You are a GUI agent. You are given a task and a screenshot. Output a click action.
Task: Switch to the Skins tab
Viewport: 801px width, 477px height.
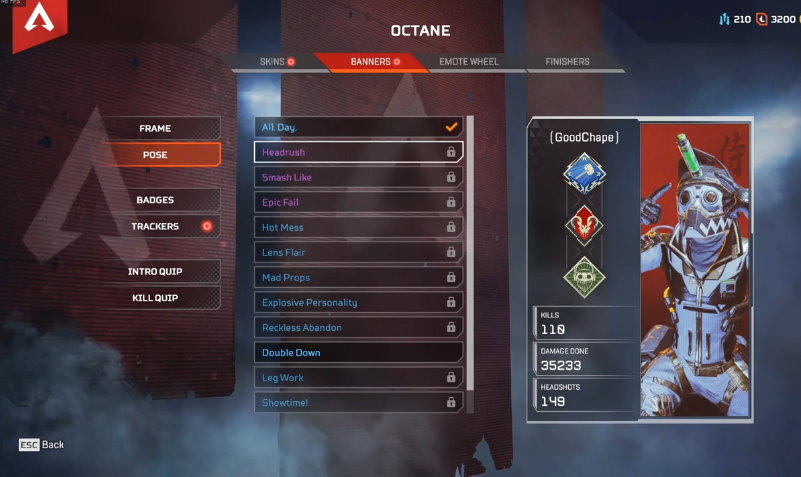pyautogui.click(x=274, y=62)
